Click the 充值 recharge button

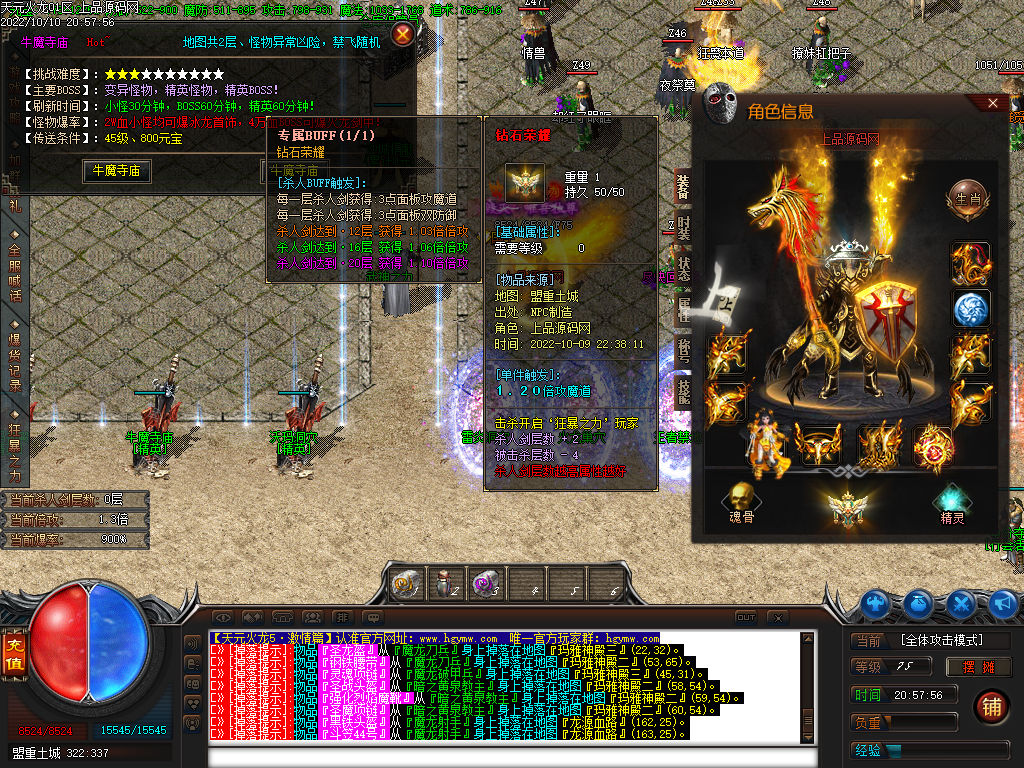tap(14, 654)
